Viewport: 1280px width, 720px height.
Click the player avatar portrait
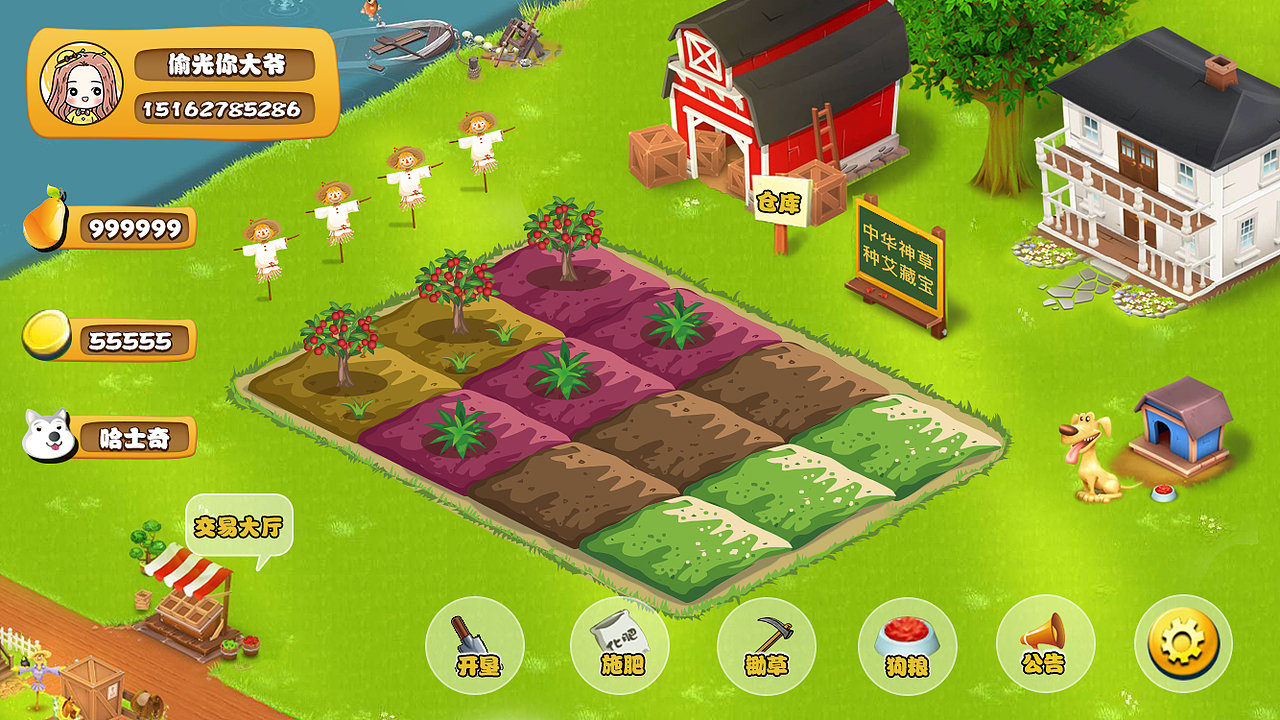tap(81, 84)
